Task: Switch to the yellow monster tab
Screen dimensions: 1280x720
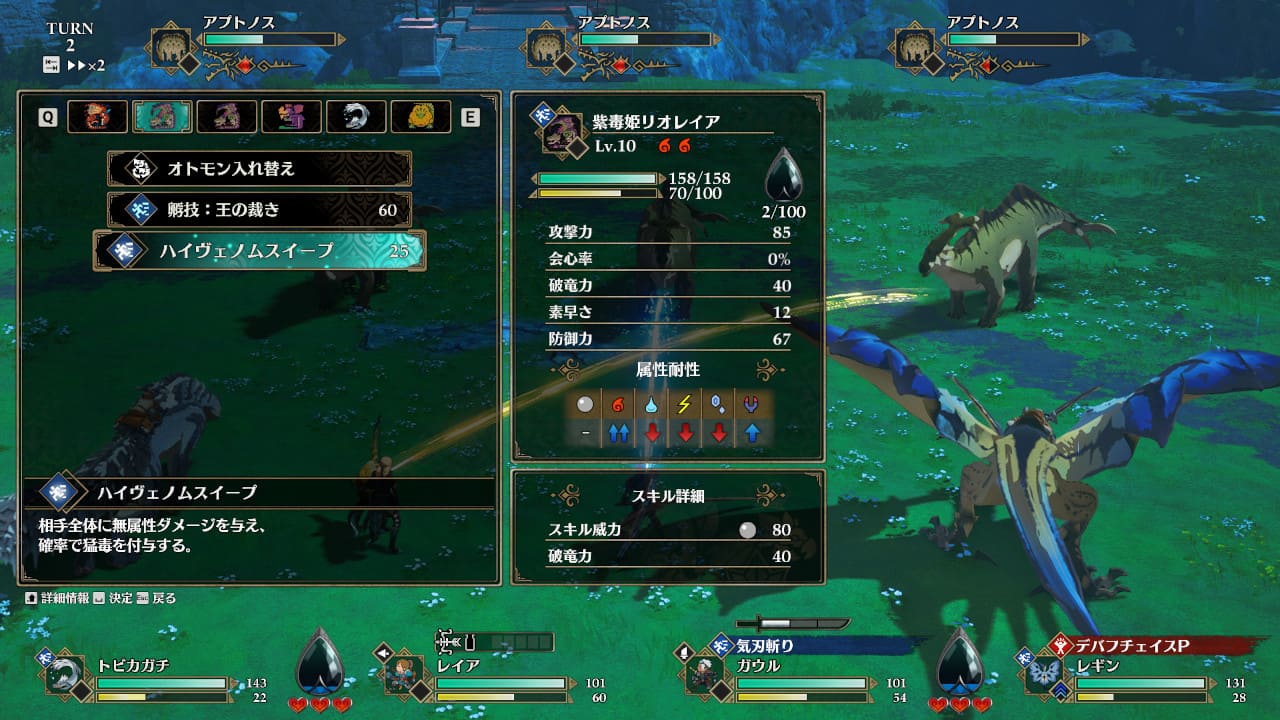Action: (x=421, y=117)
